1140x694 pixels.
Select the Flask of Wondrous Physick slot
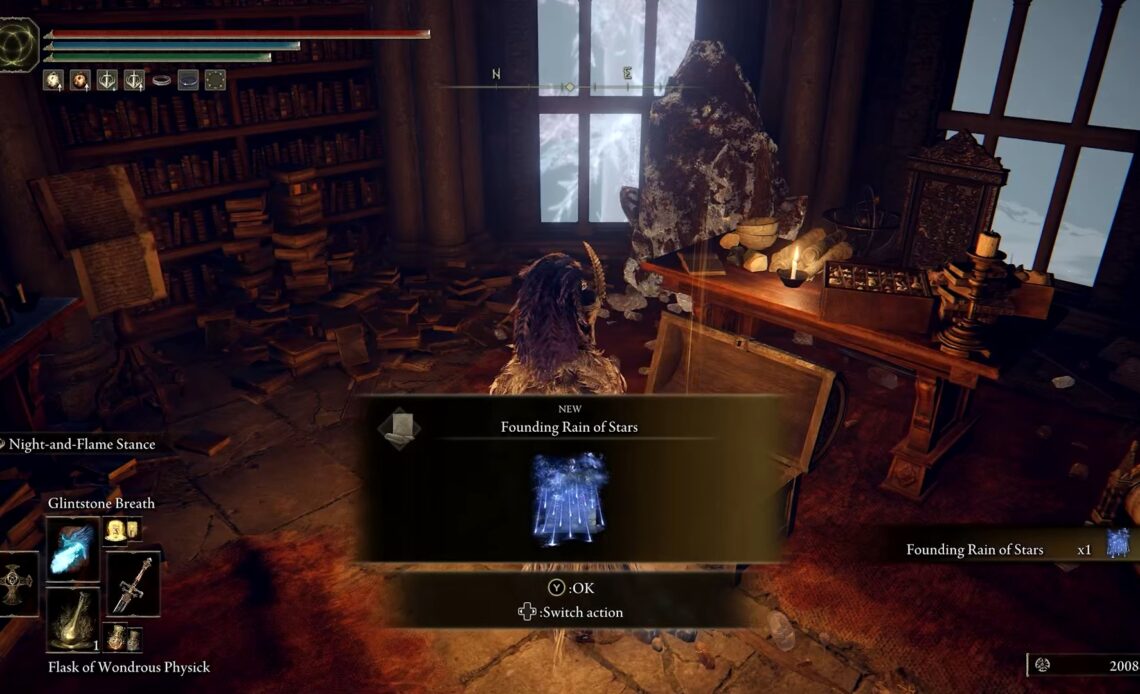73,618
